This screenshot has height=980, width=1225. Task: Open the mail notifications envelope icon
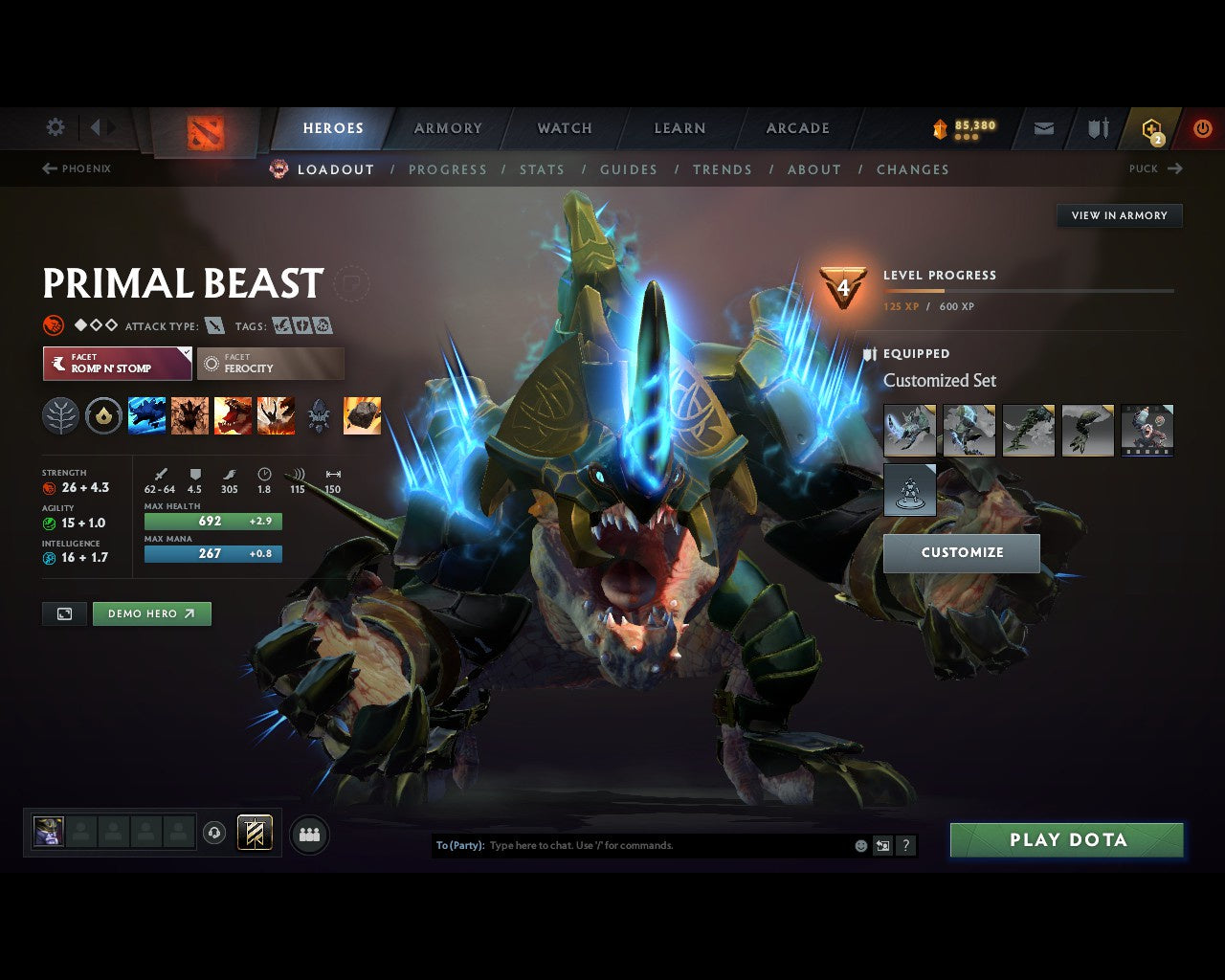(1042, 128)
